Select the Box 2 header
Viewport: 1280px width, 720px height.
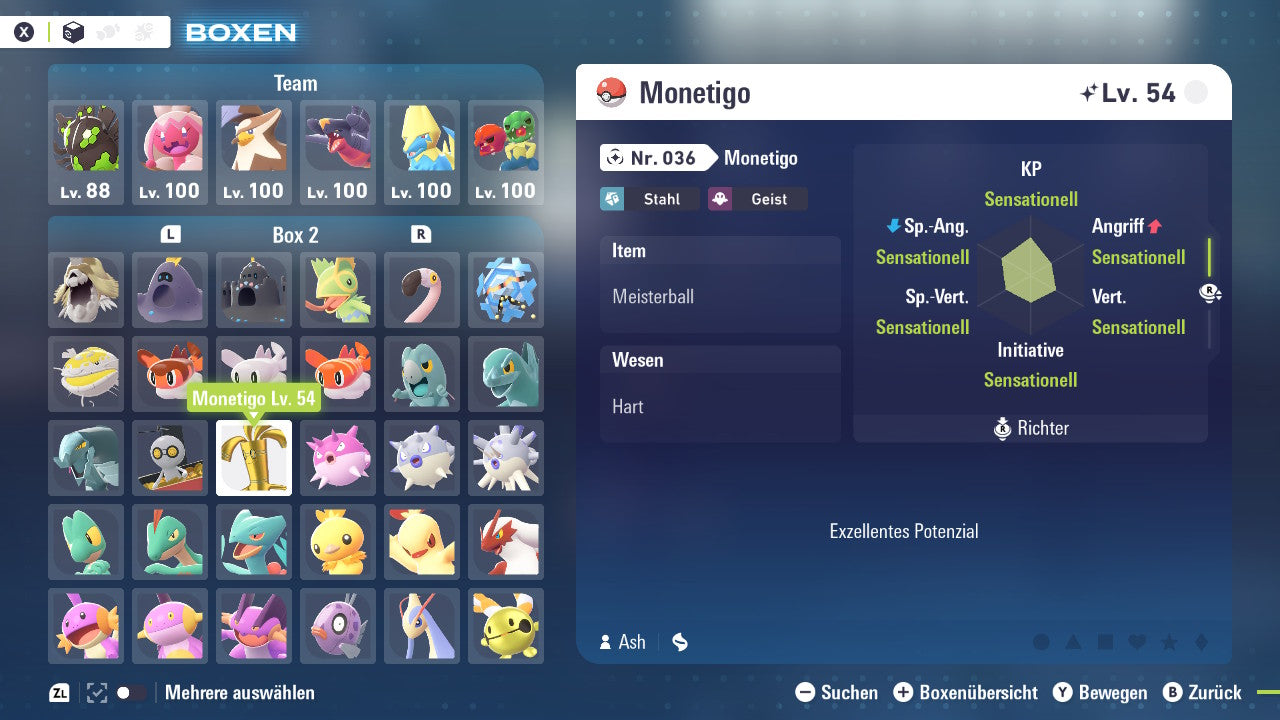[x=296, y=235]
